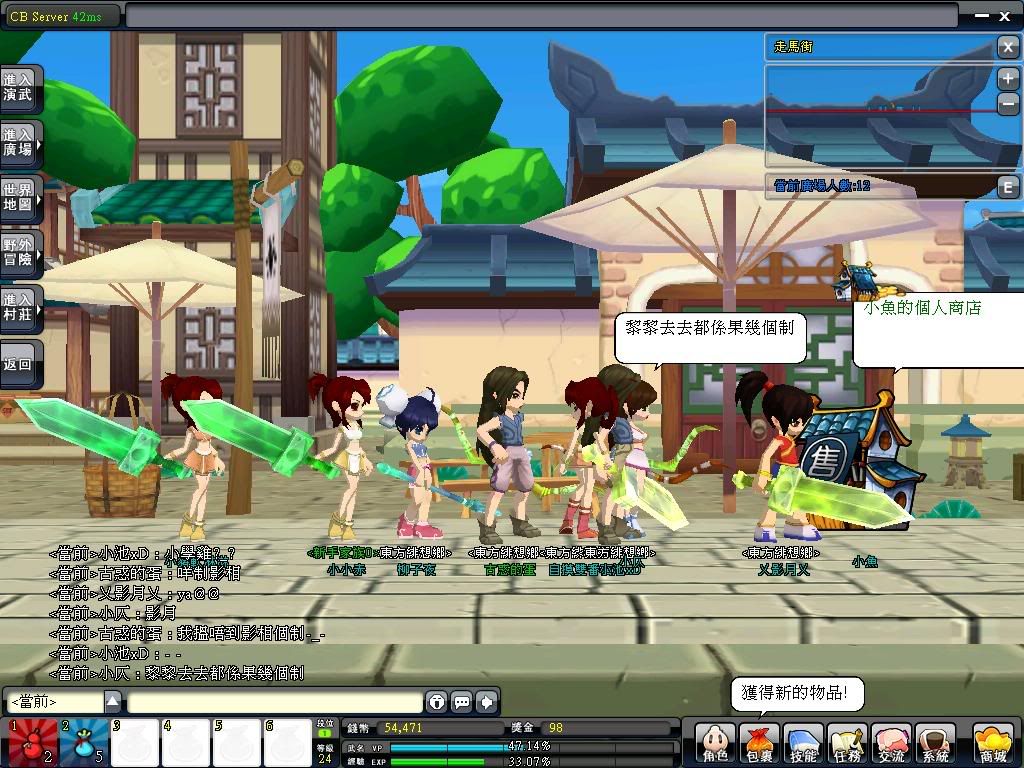Viewport: 1024px width, 768px height.
Task: Choose 野外冒險 wilderness adventure
Action: (20, 252)
